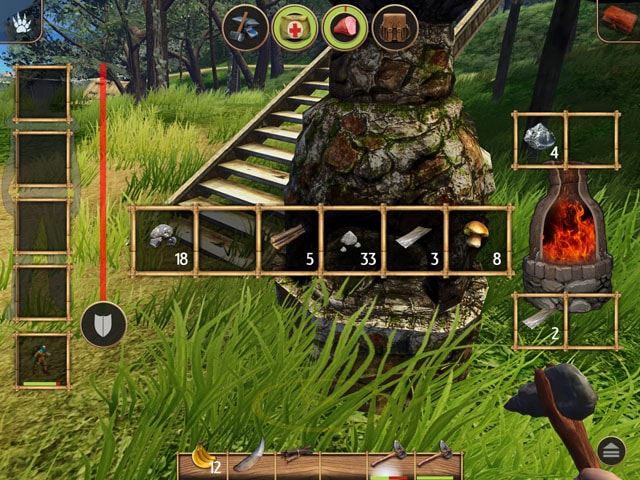This screenshot has height=480, width=640.
Task: Pick the small stones stack of 33
Action: tap(352, 240)
